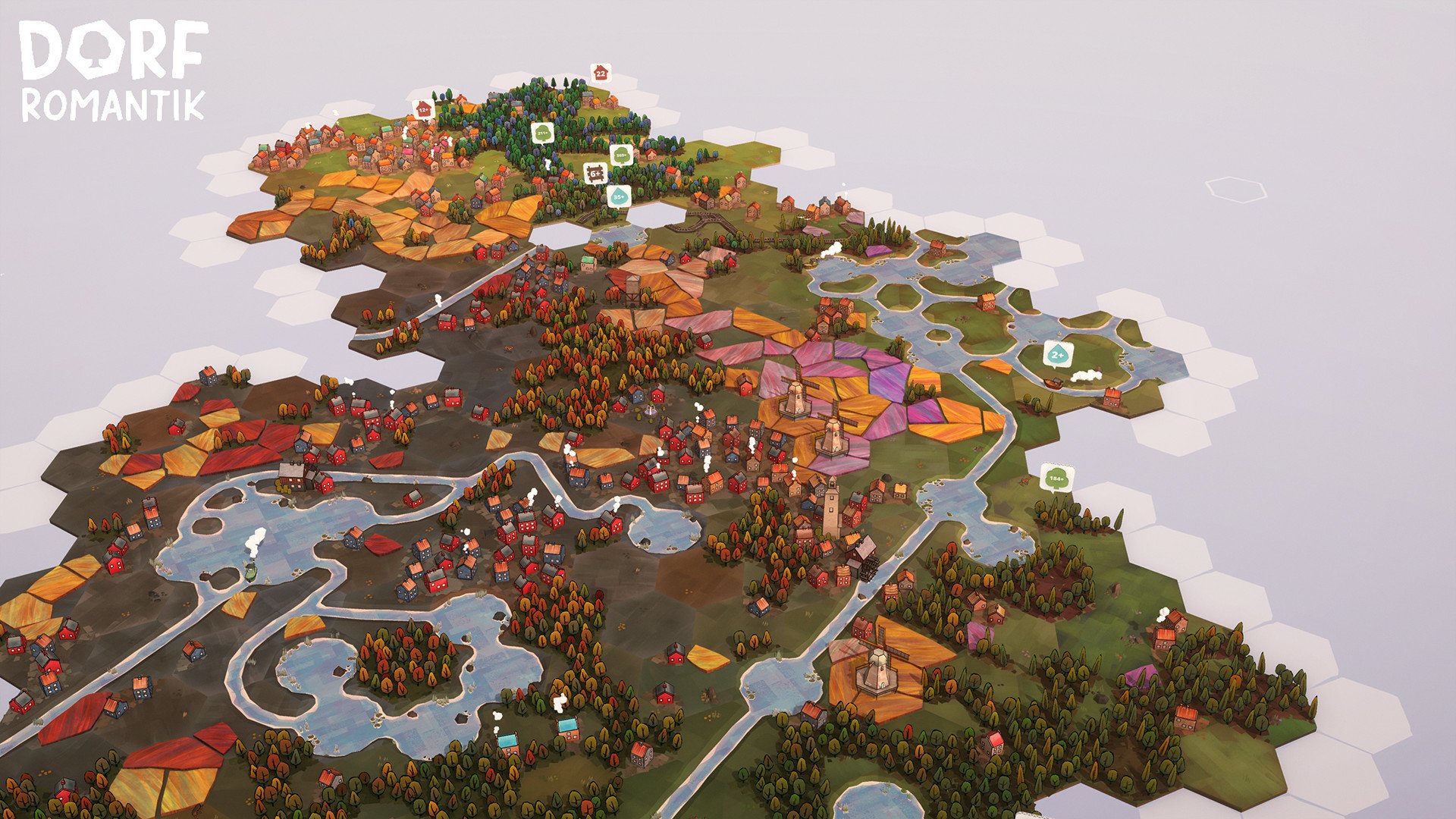Open the 369+ tree quest badge

point(620,155)
